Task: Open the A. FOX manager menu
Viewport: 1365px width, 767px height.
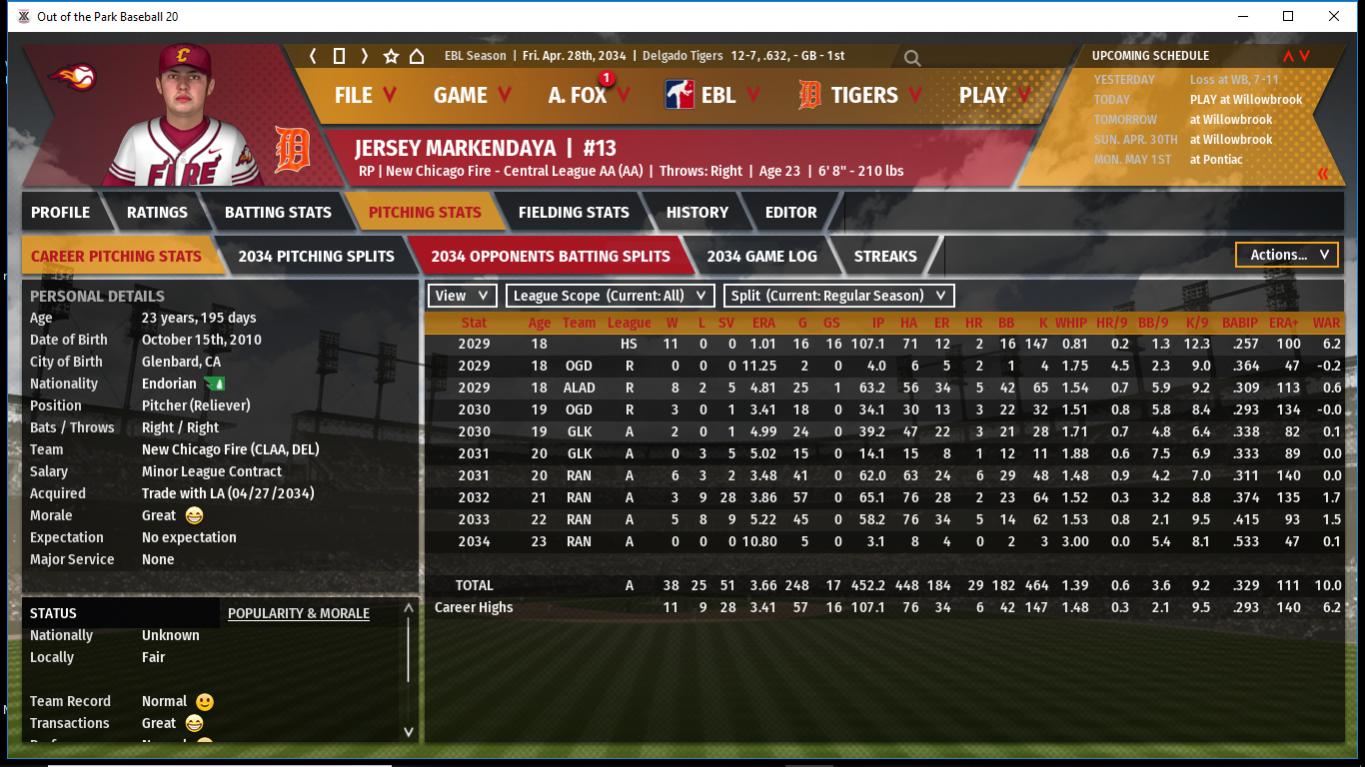Action: pos(588,95)
